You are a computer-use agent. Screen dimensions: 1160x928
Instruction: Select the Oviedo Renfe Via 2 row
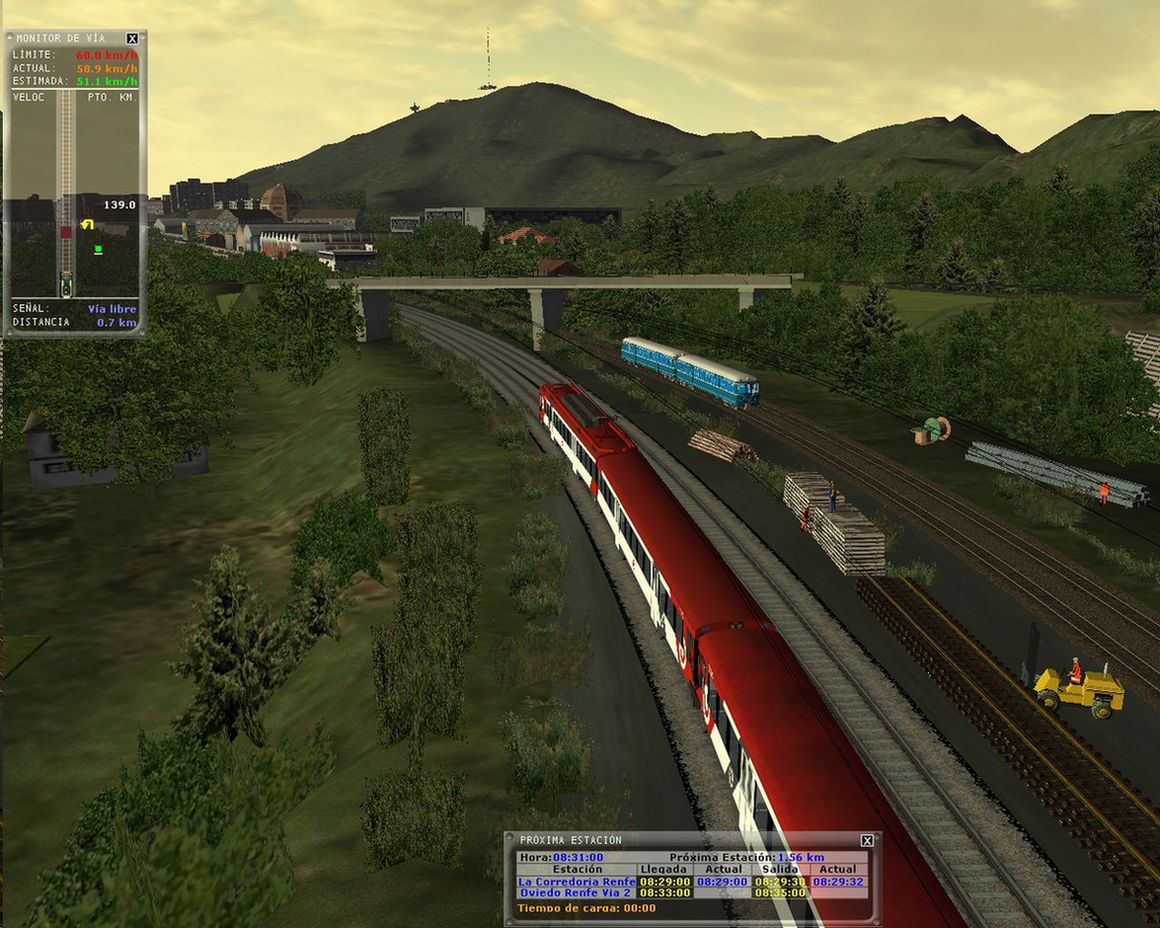click(576, 893)
